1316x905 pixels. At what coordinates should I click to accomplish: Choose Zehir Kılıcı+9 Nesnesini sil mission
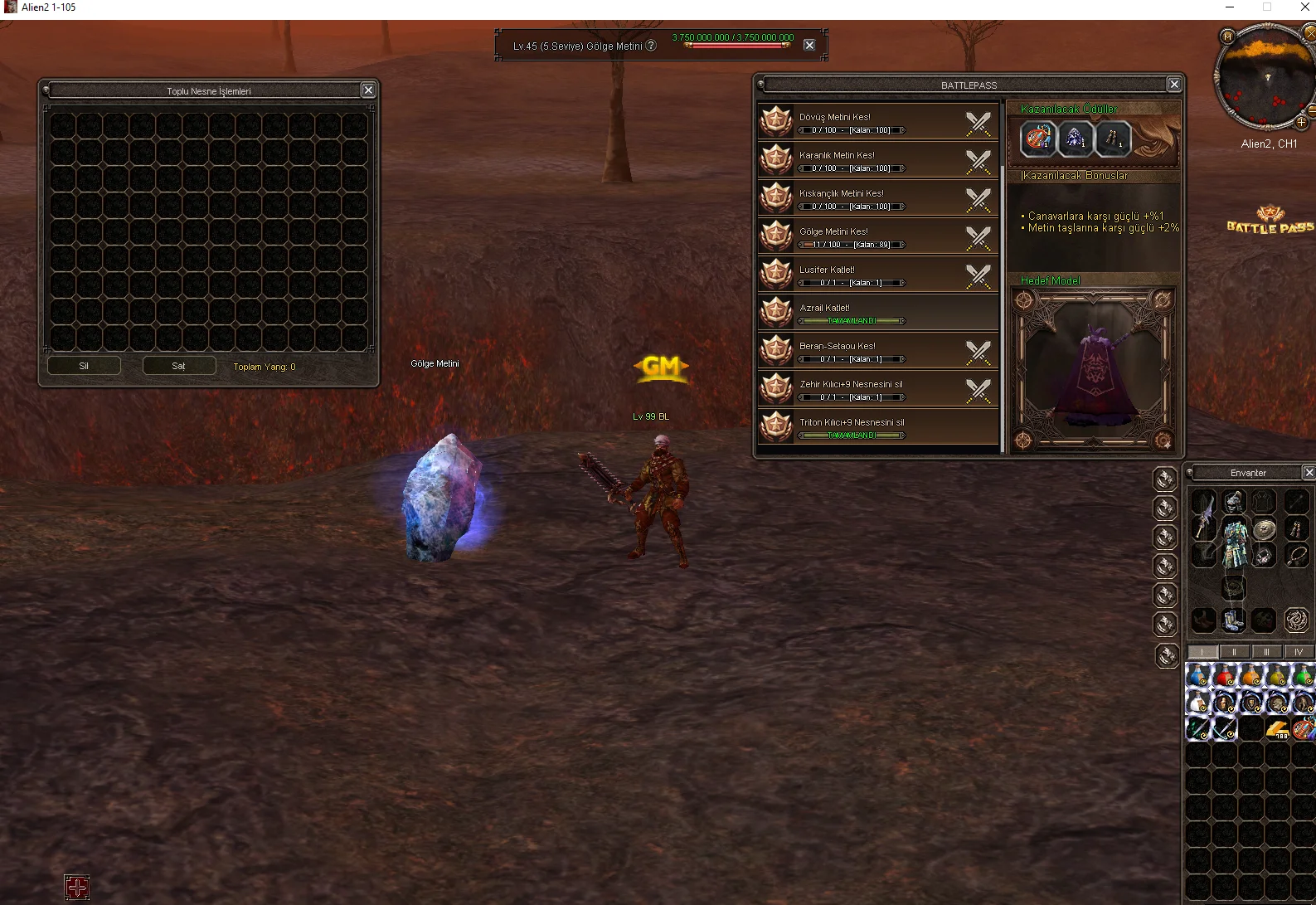[x=877, y=389]
